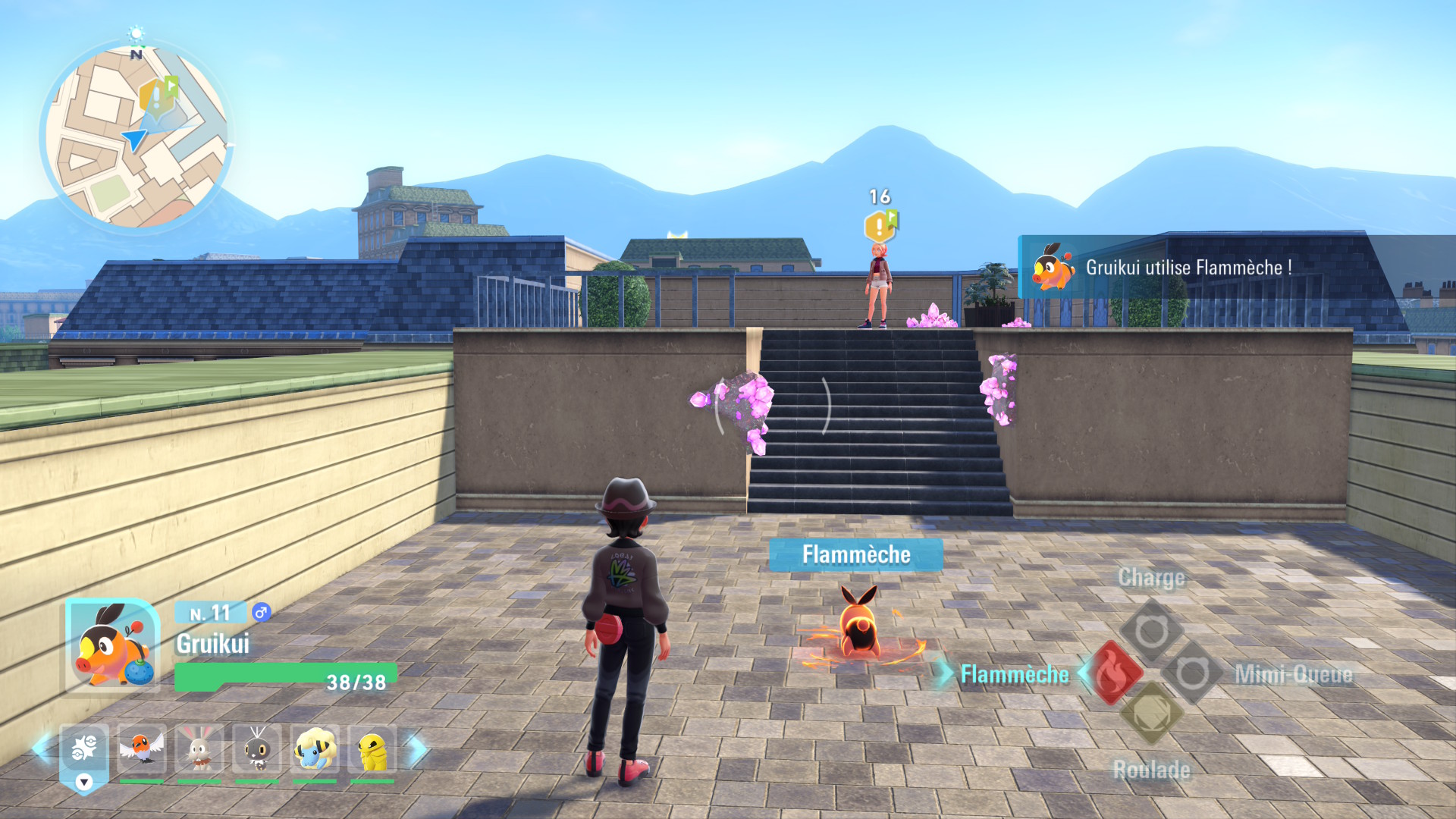Choose the Mimi-Queue move icon
The height and width of the screenshot is (819, 1456).
click(1191, 673)
